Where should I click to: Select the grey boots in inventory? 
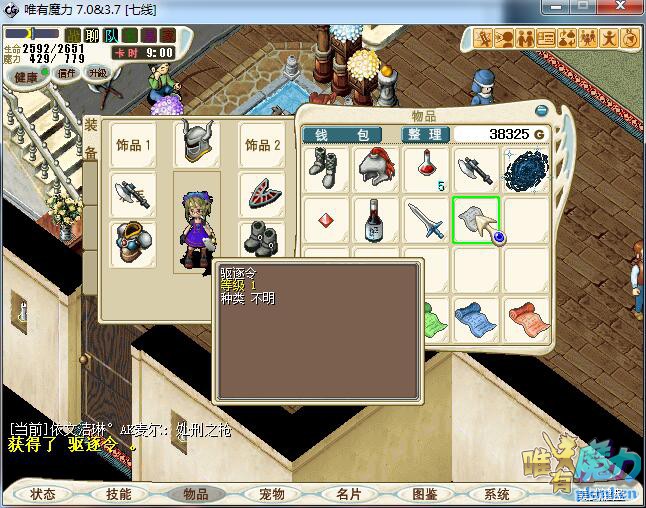pyautogui.click(x=327, y=168)
